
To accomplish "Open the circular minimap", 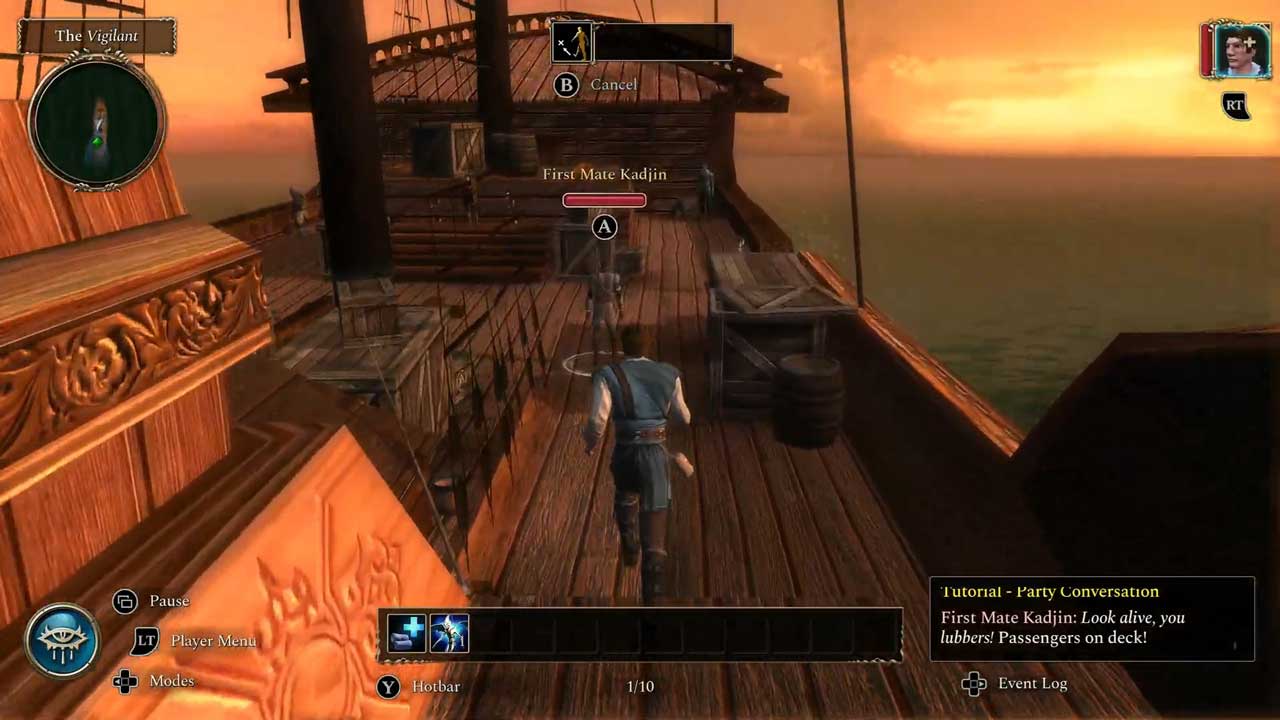I will coord(97,122).
